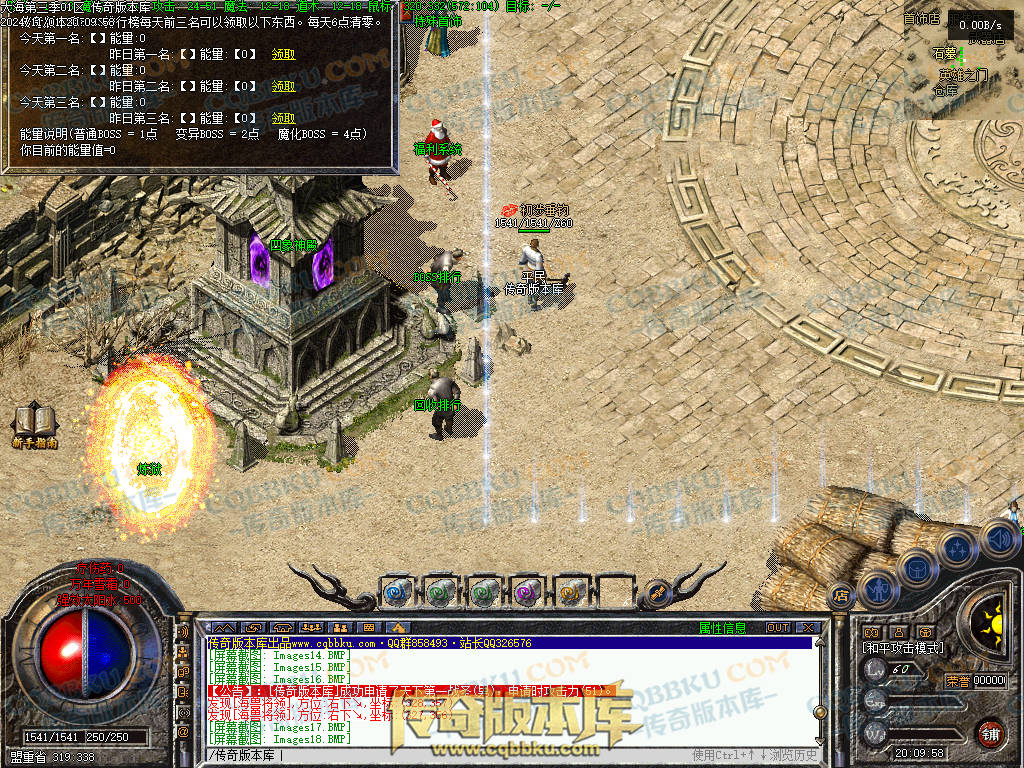Claim yesterday's third place reward link
Viewport: 1024px width, 768px height.
[x=284, y=117]
